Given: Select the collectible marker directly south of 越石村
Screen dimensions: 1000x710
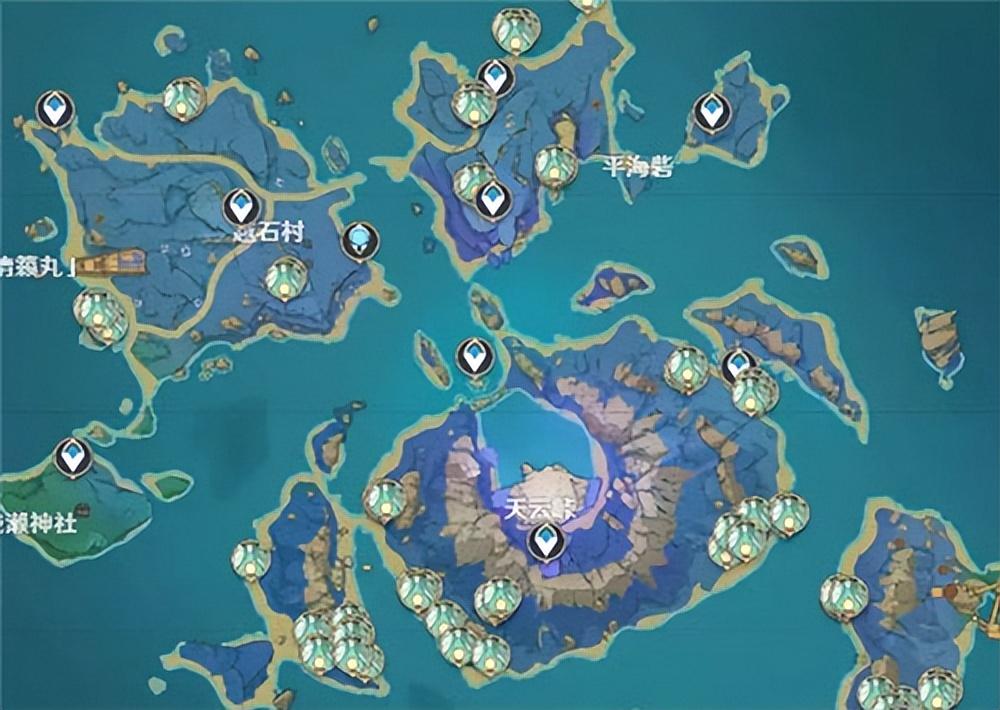Looking at the screenshot, I should click(285, 277).
